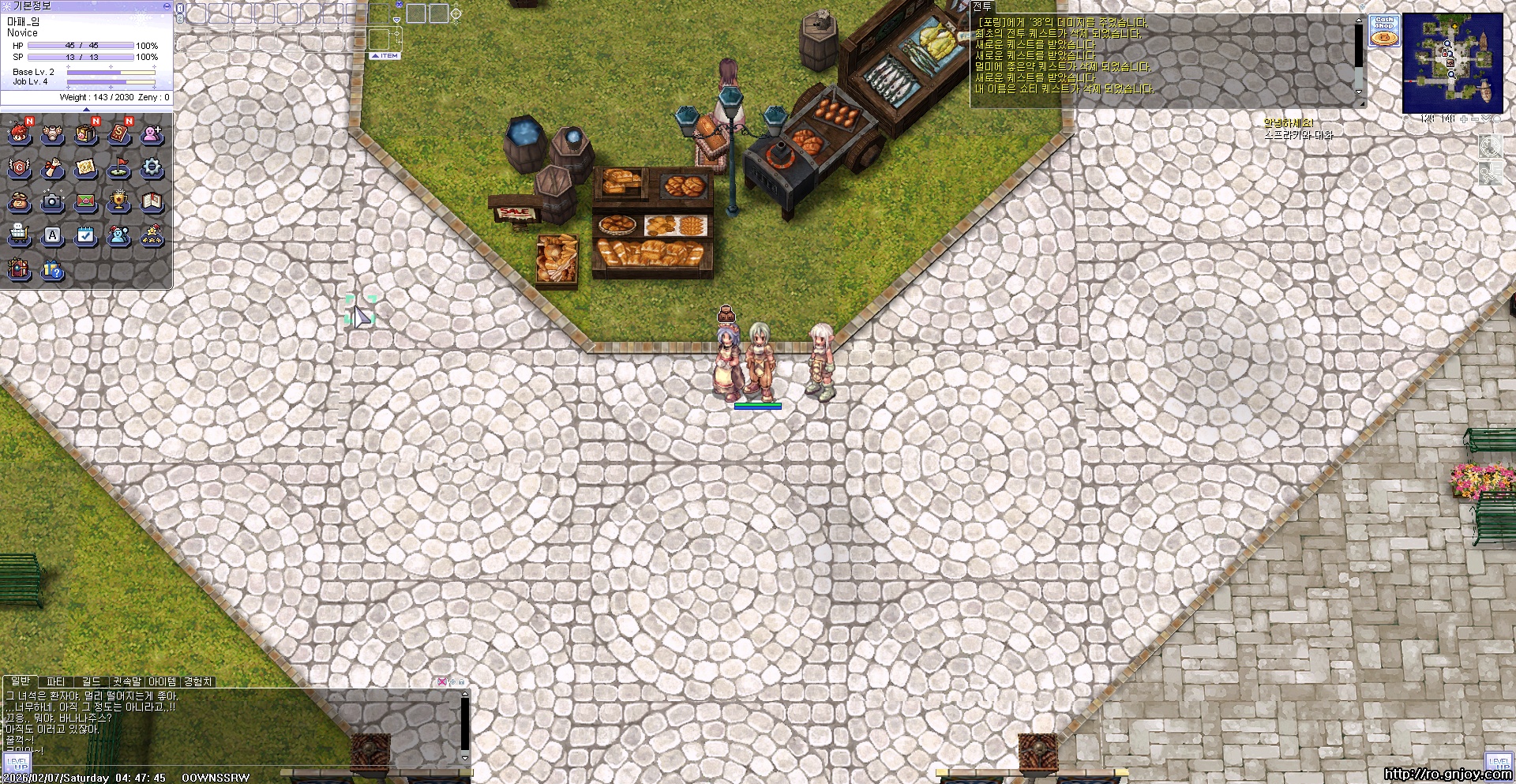The image size is (1516, 784).
Task: Open the Cash Shop
Action: point(1384,31)
